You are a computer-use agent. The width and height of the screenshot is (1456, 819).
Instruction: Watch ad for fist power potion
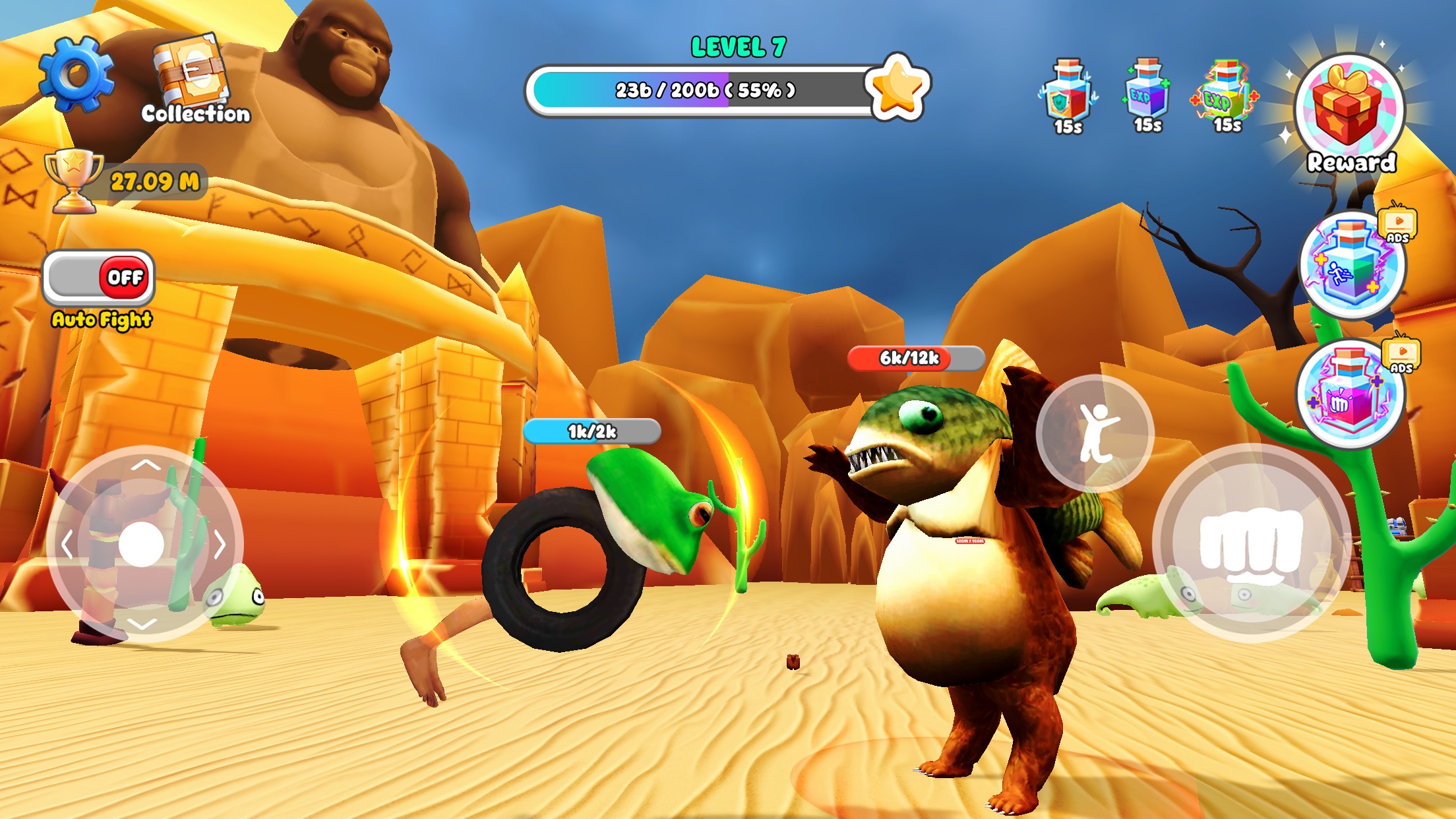point(1349,394)
